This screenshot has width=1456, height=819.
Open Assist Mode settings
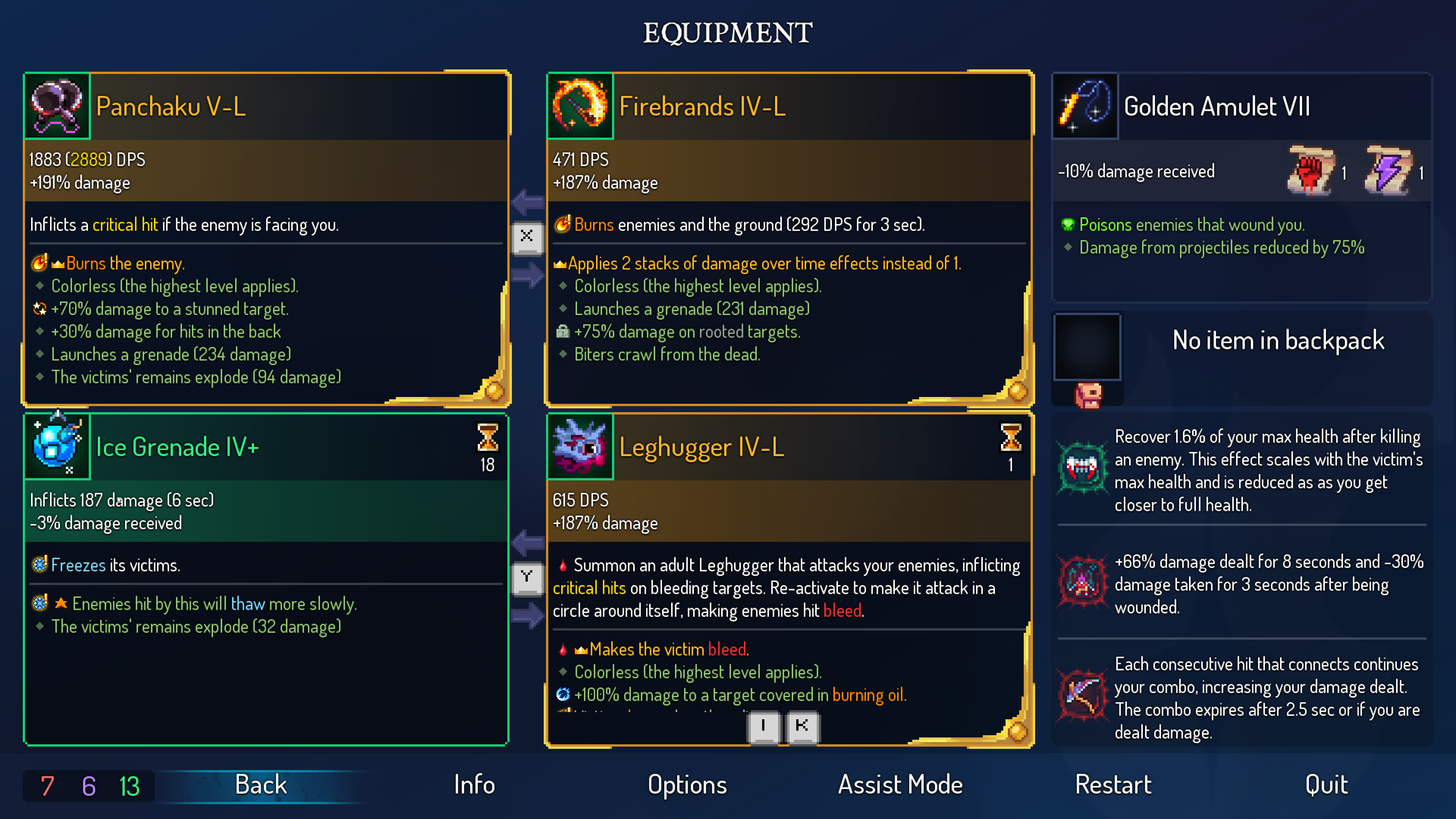(900, 785)
